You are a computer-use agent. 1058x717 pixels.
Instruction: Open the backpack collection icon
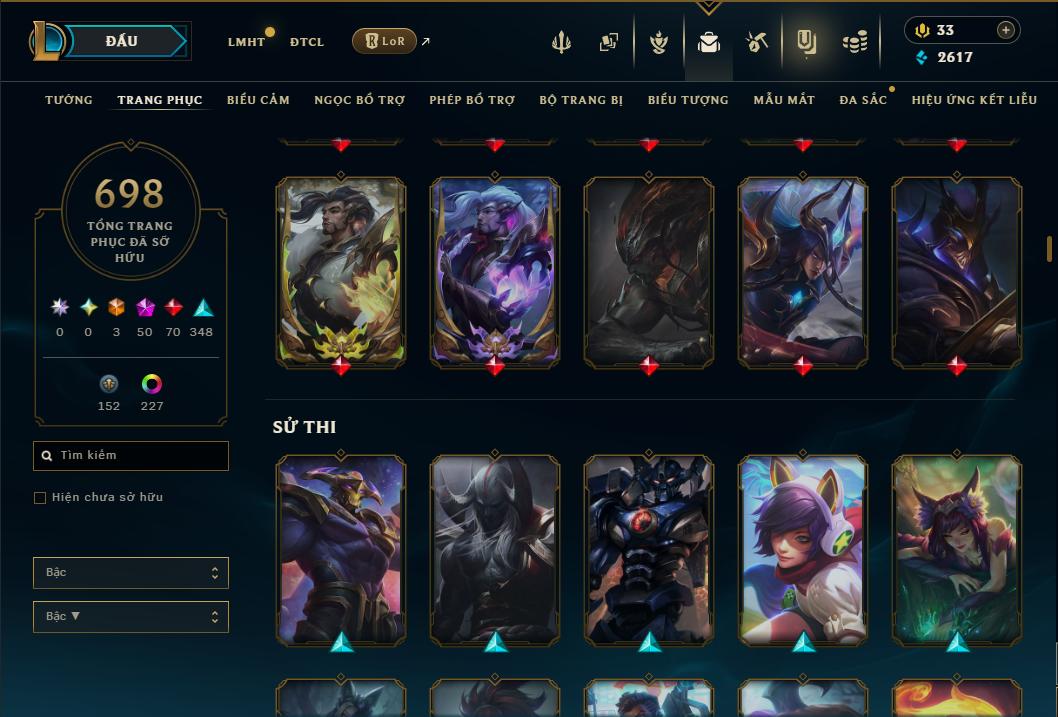point(709,42)
